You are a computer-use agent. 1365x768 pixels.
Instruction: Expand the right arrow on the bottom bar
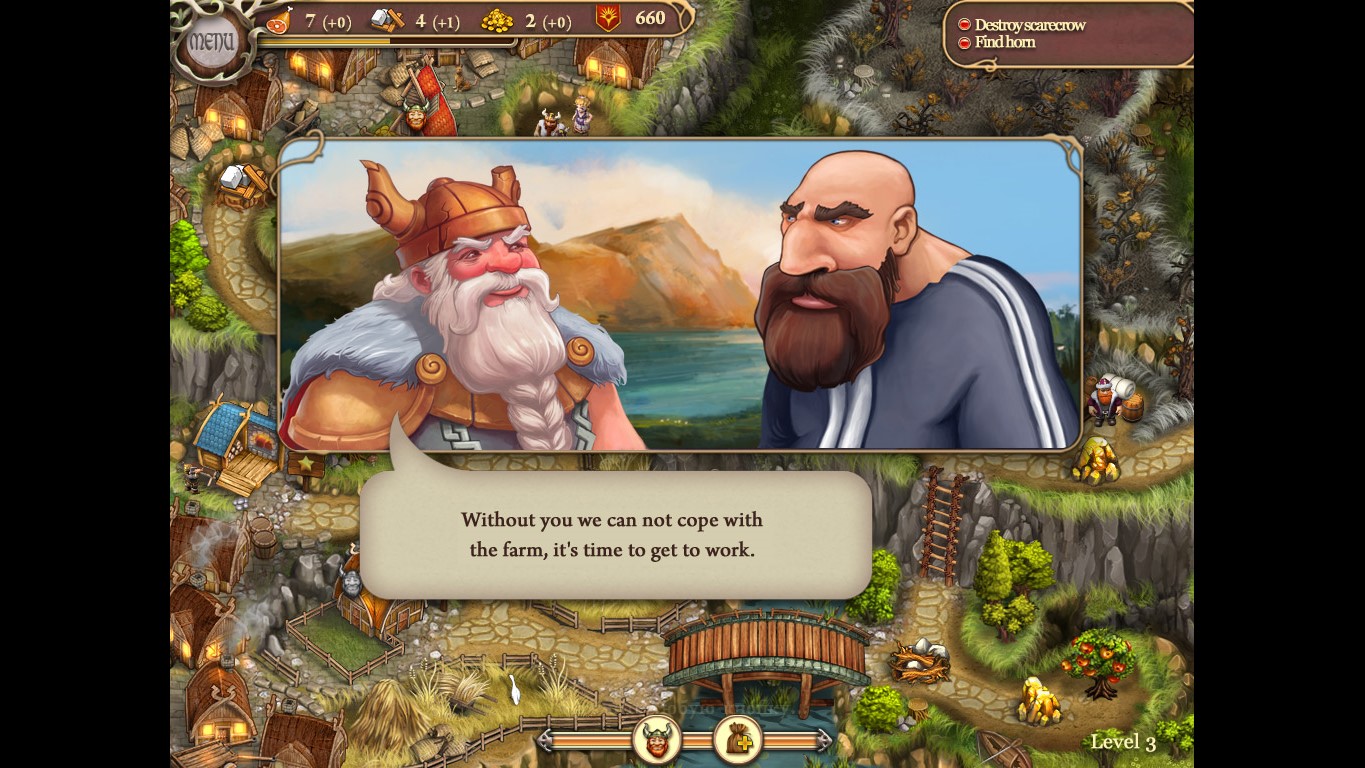click(x=823, y=740)
